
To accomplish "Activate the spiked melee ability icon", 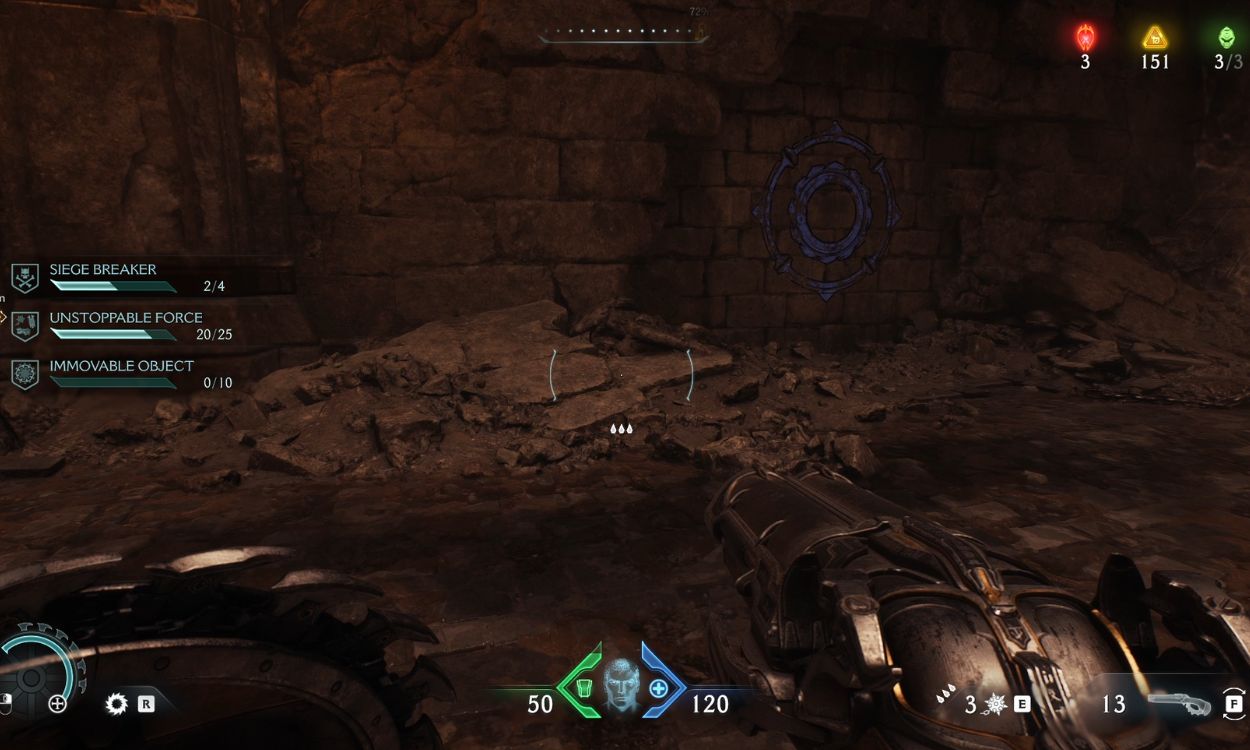I will point(996,704).
